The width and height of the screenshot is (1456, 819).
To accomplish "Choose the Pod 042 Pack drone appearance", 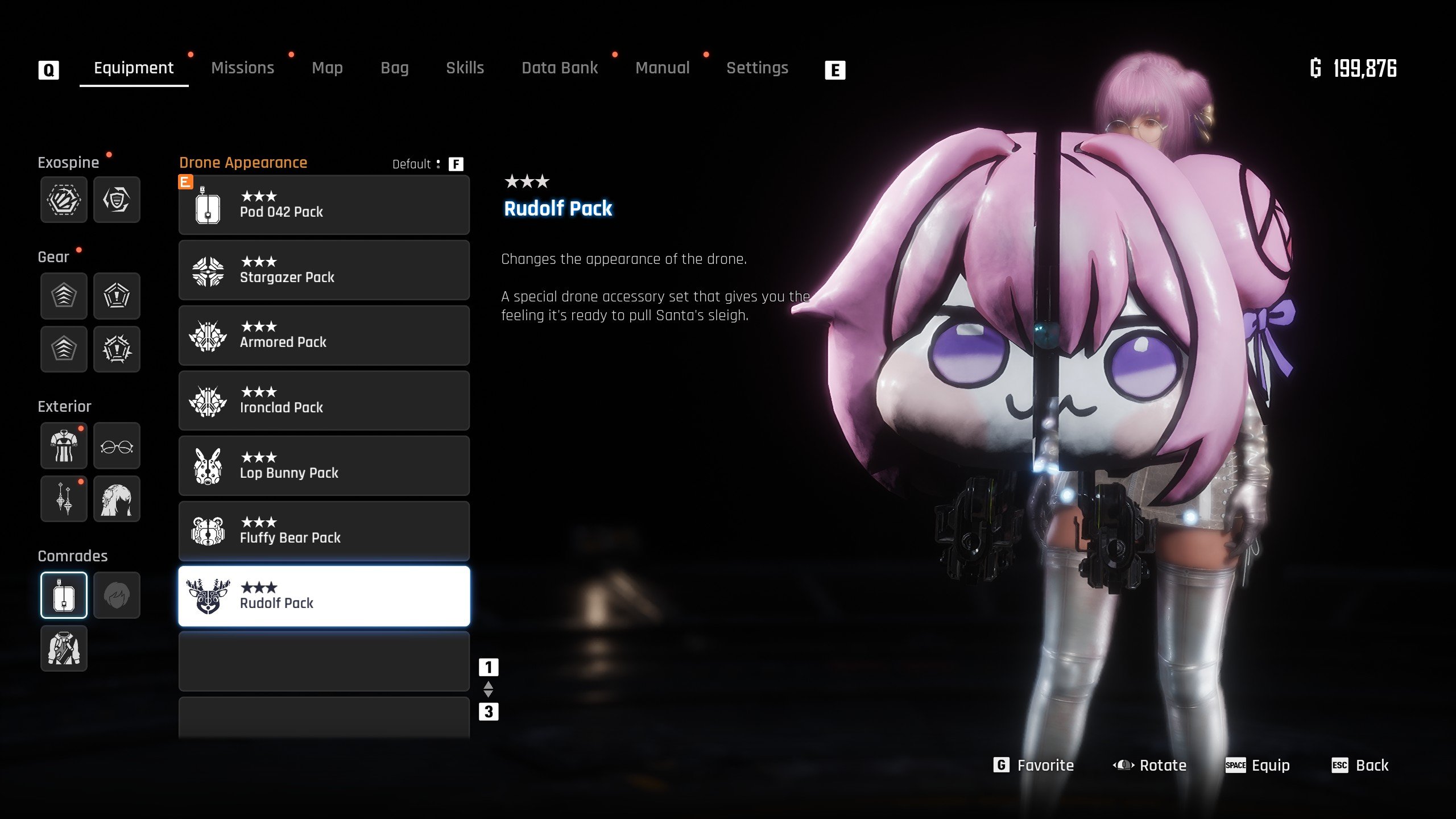I will [324, 205].
